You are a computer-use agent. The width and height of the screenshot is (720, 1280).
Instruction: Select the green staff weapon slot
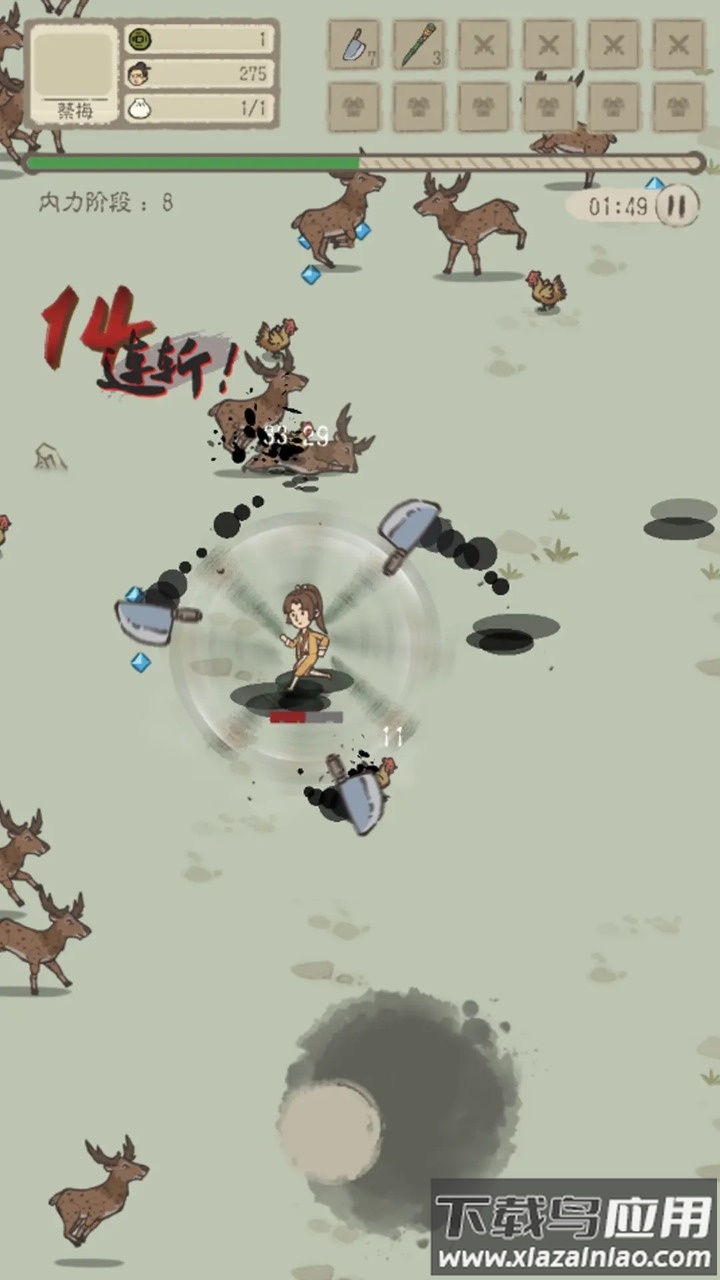(419, 46)
